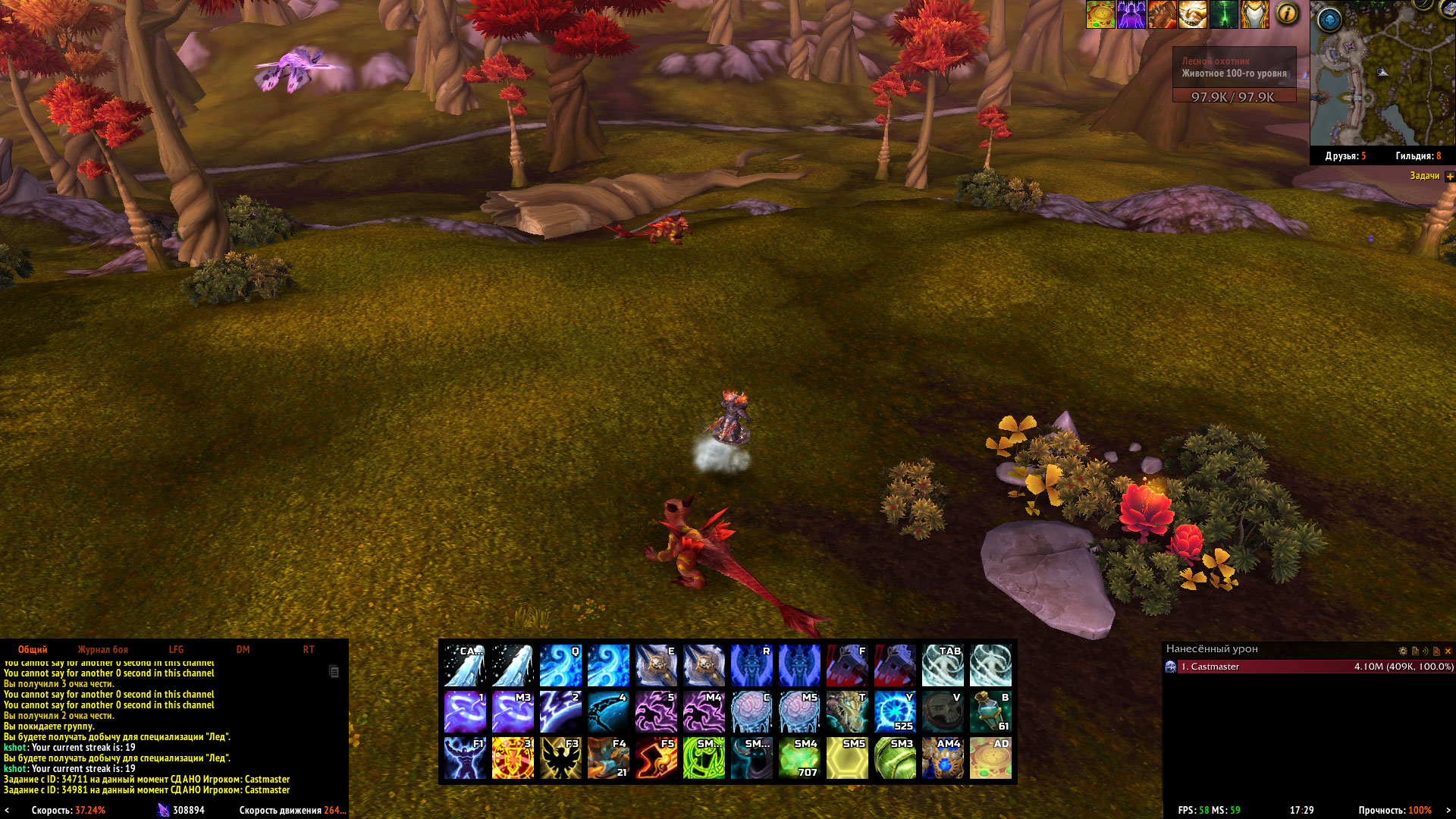Use the potion with 61 charges
Image resolution: width=1456 pixels, height=819 pixels.
click(990, 711)
